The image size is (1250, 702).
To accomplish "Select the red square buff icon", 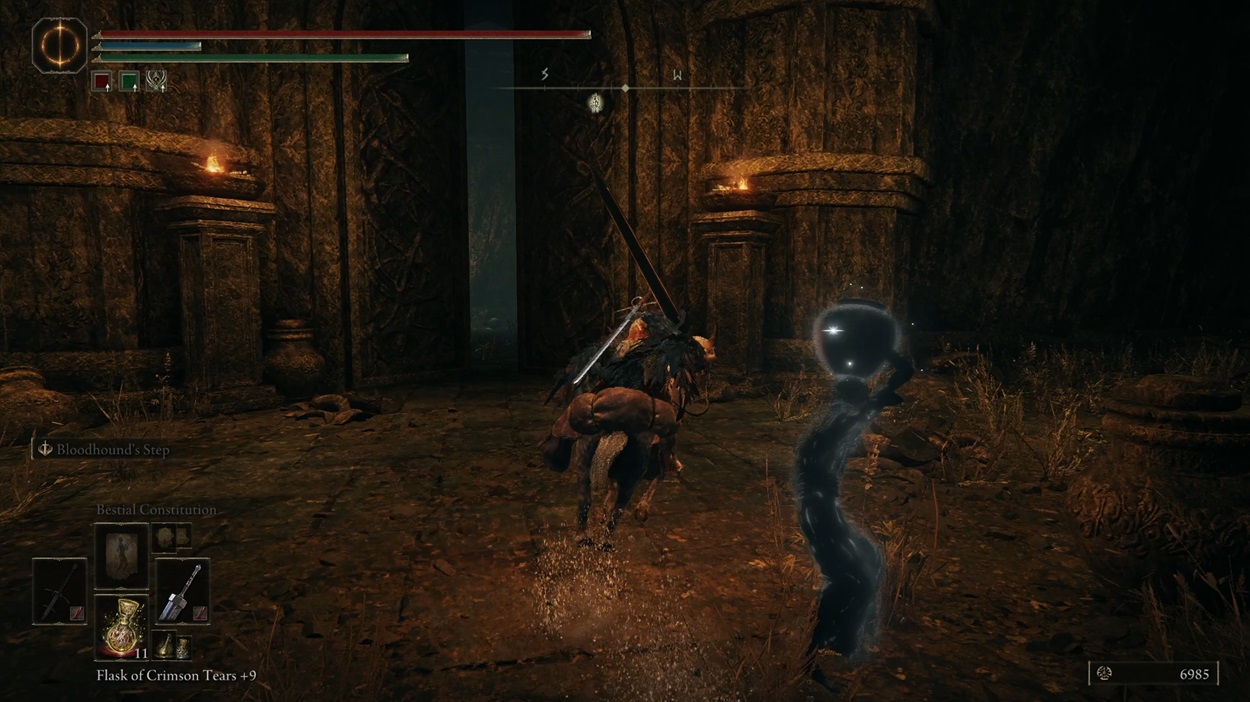I will [102, 81].
